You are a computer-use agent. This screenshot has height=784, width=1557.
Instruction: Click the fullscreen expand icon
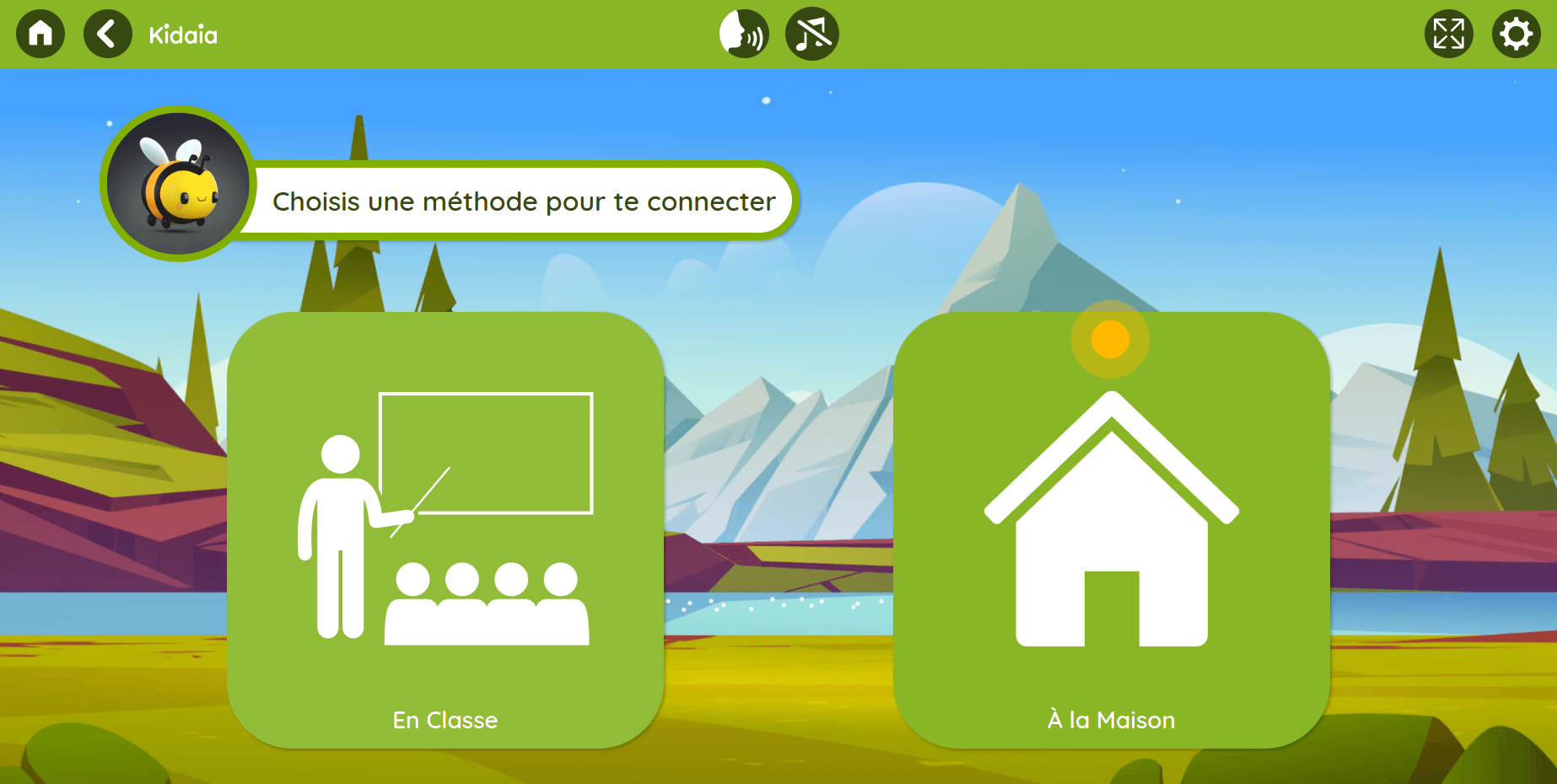[x=1449, y=33]
